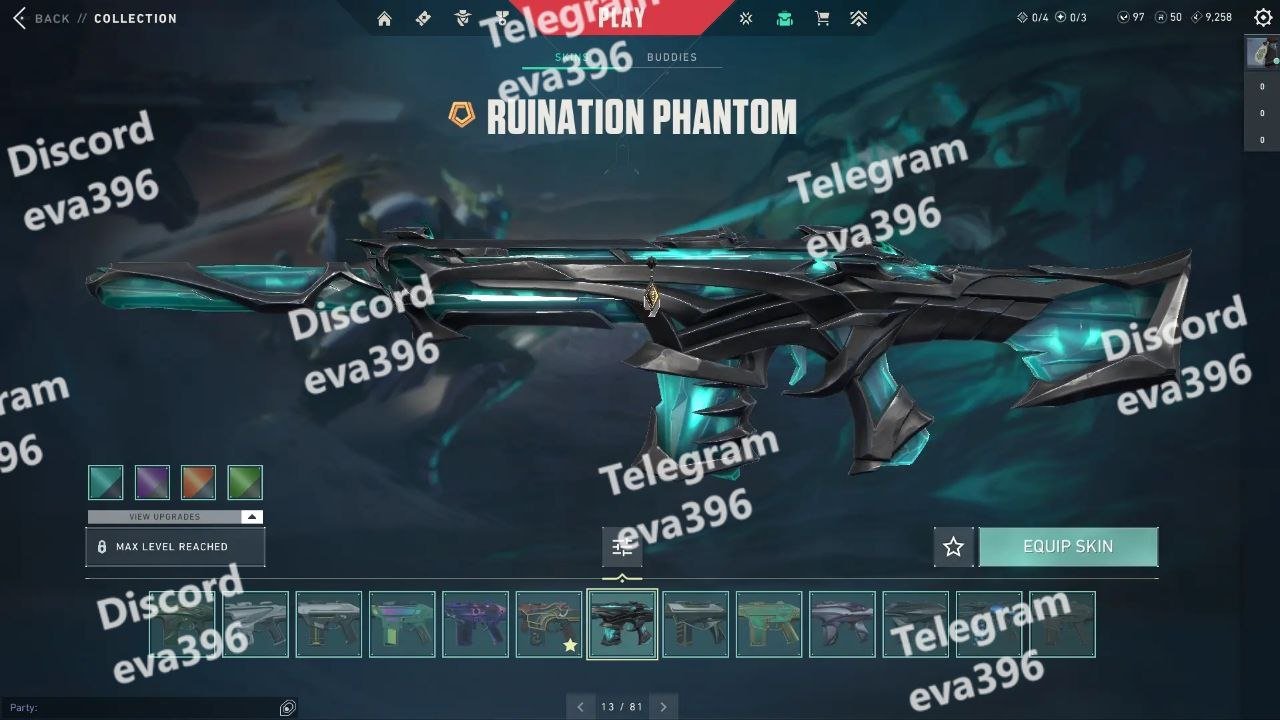The width and height of the screenshot is (1280, 720).
Task: Click the red PLAY button
Action: coord(620,17)
